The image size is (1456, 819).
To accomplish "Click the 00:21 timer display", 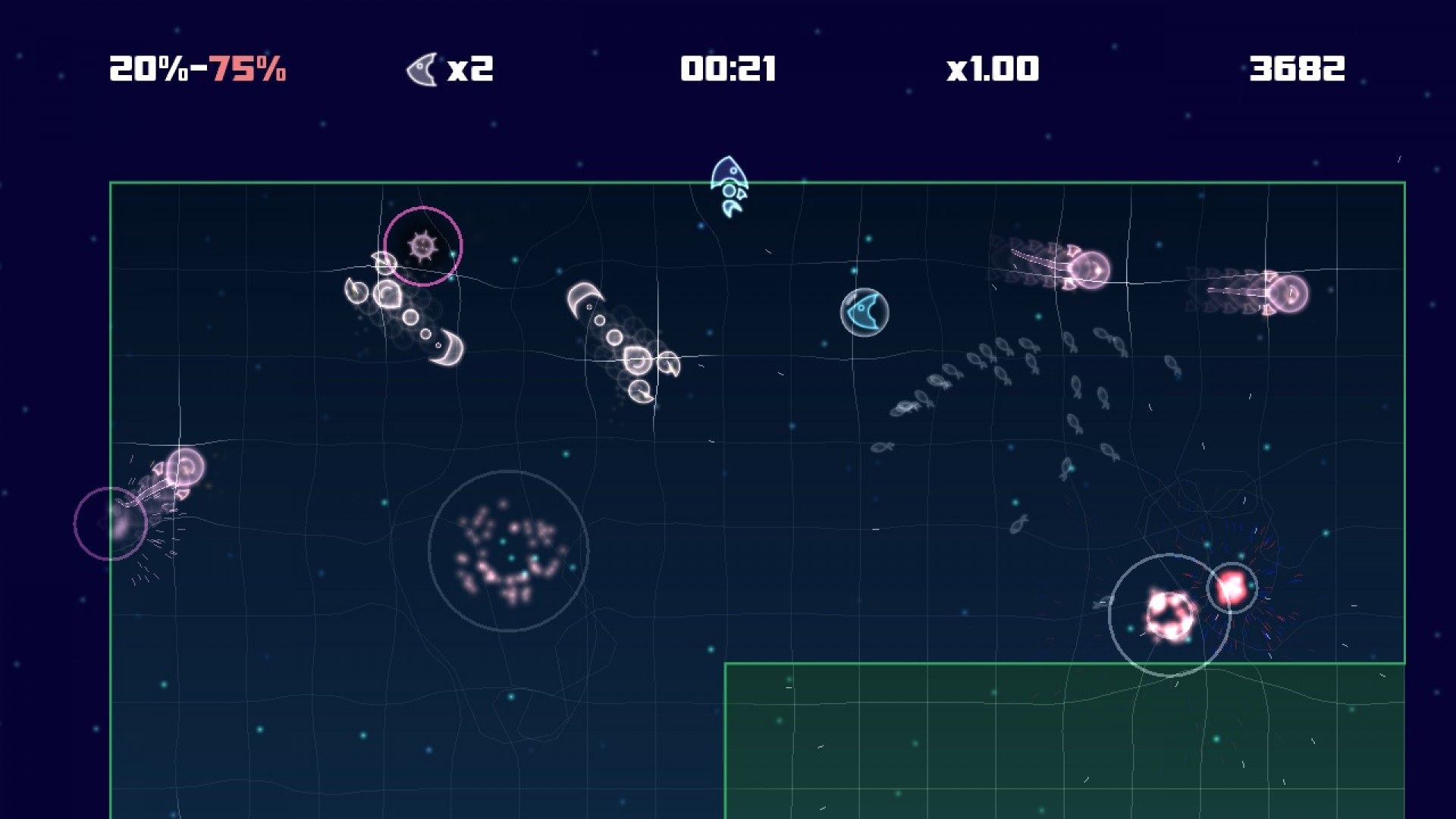I will [x=730, y=68].
